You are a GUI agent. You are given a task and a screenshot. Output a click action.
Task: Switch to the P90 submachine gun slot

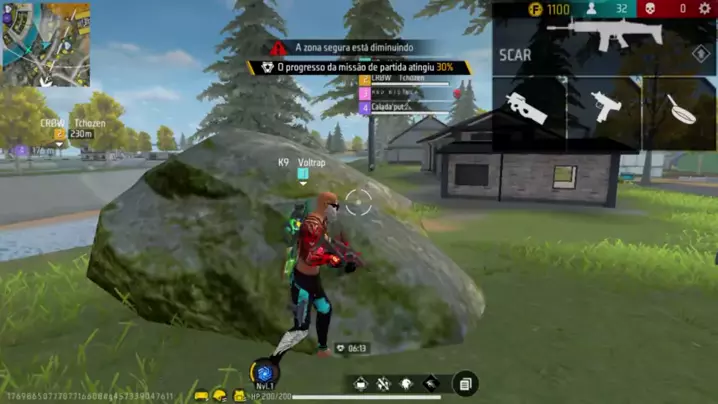point(527,107)
